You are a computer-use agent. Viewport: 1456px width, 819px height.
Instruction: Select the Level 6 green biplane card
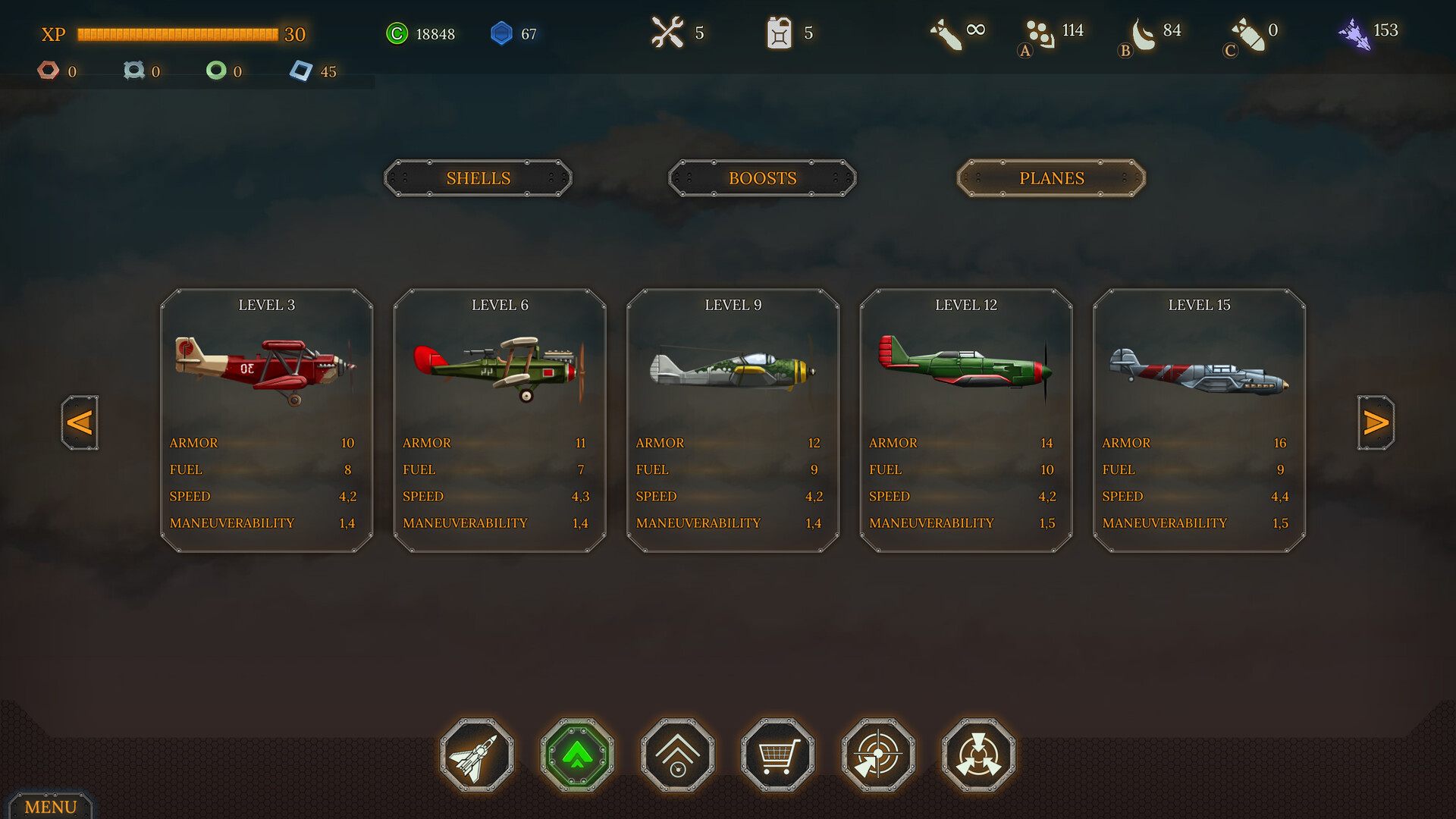tap(500, 419)
